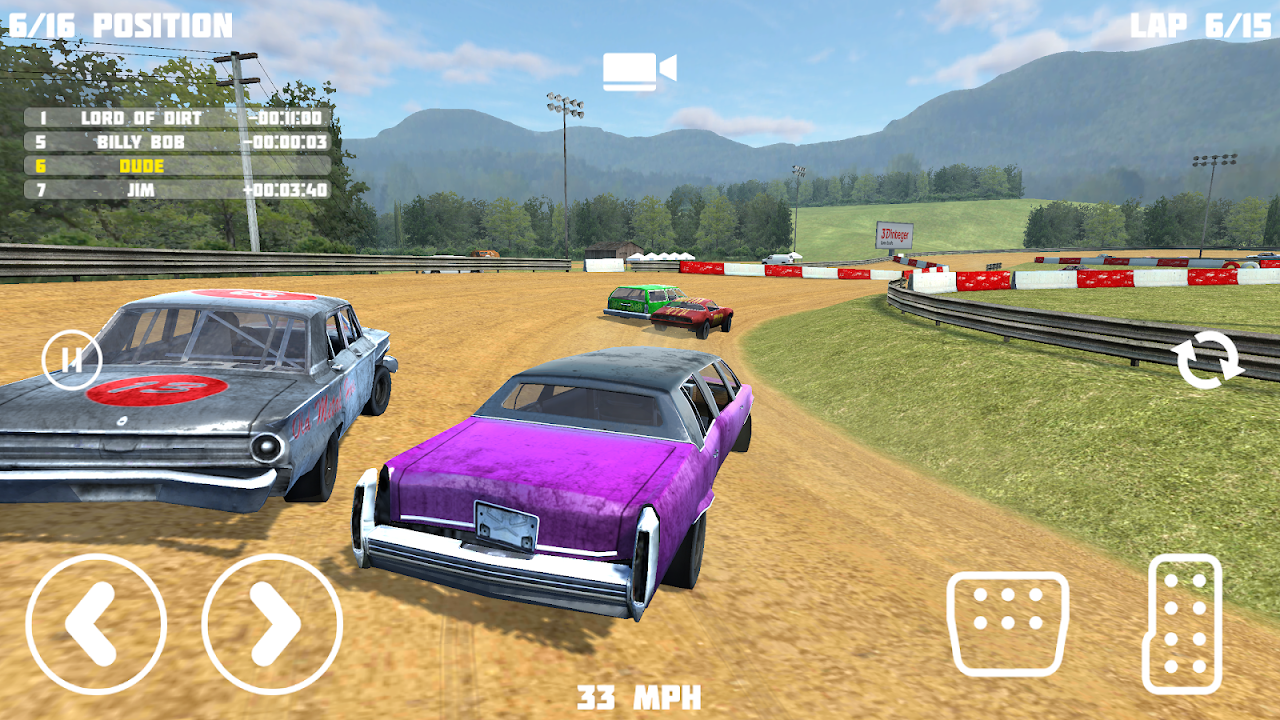This screenshot has width=1280, height=720.
Task: Pause the race
Action: point(72,359)
